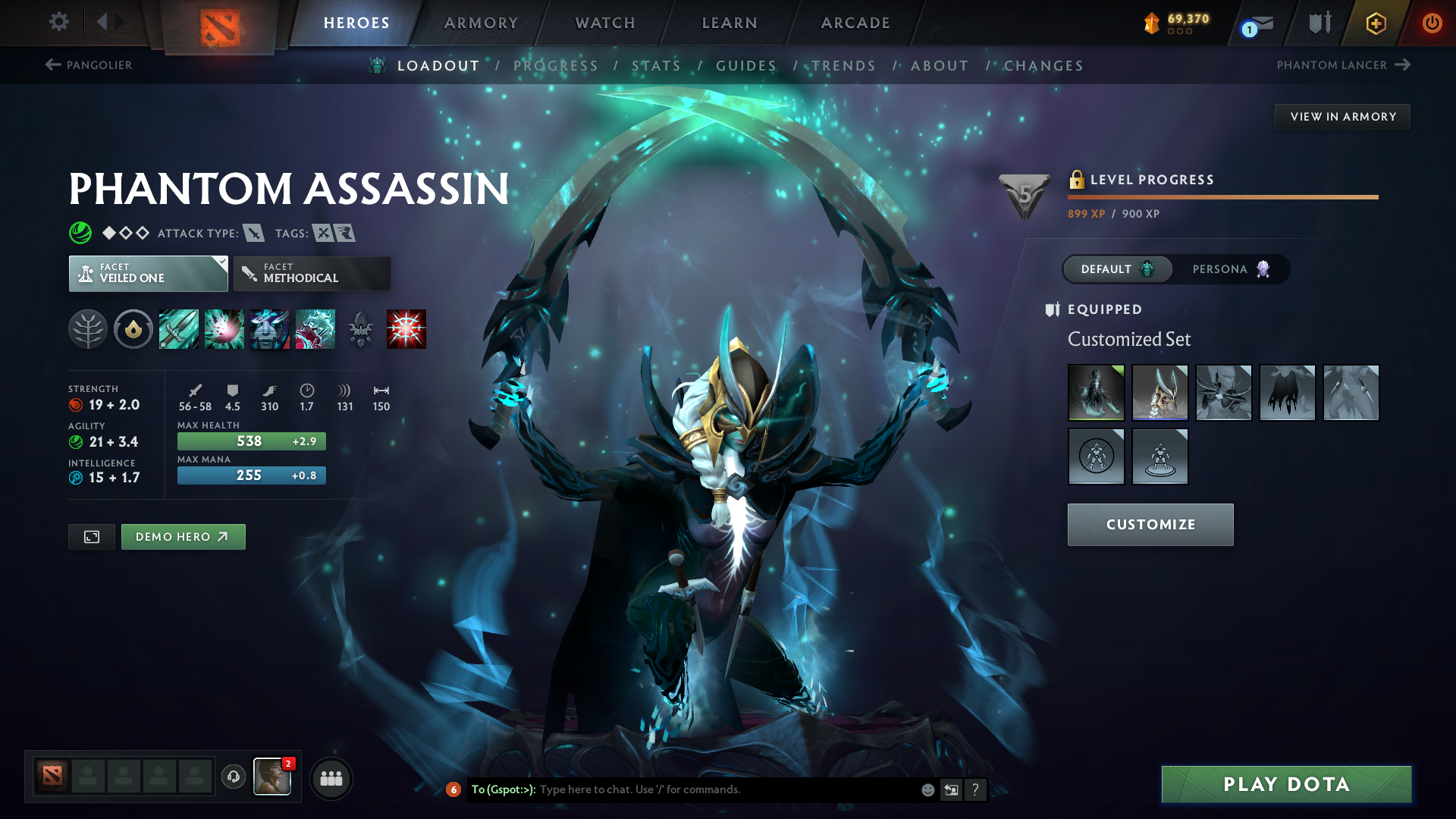View the Coup de Grace ability icon
Viewport: 1456px width, 819px height.
coord(407,328)
